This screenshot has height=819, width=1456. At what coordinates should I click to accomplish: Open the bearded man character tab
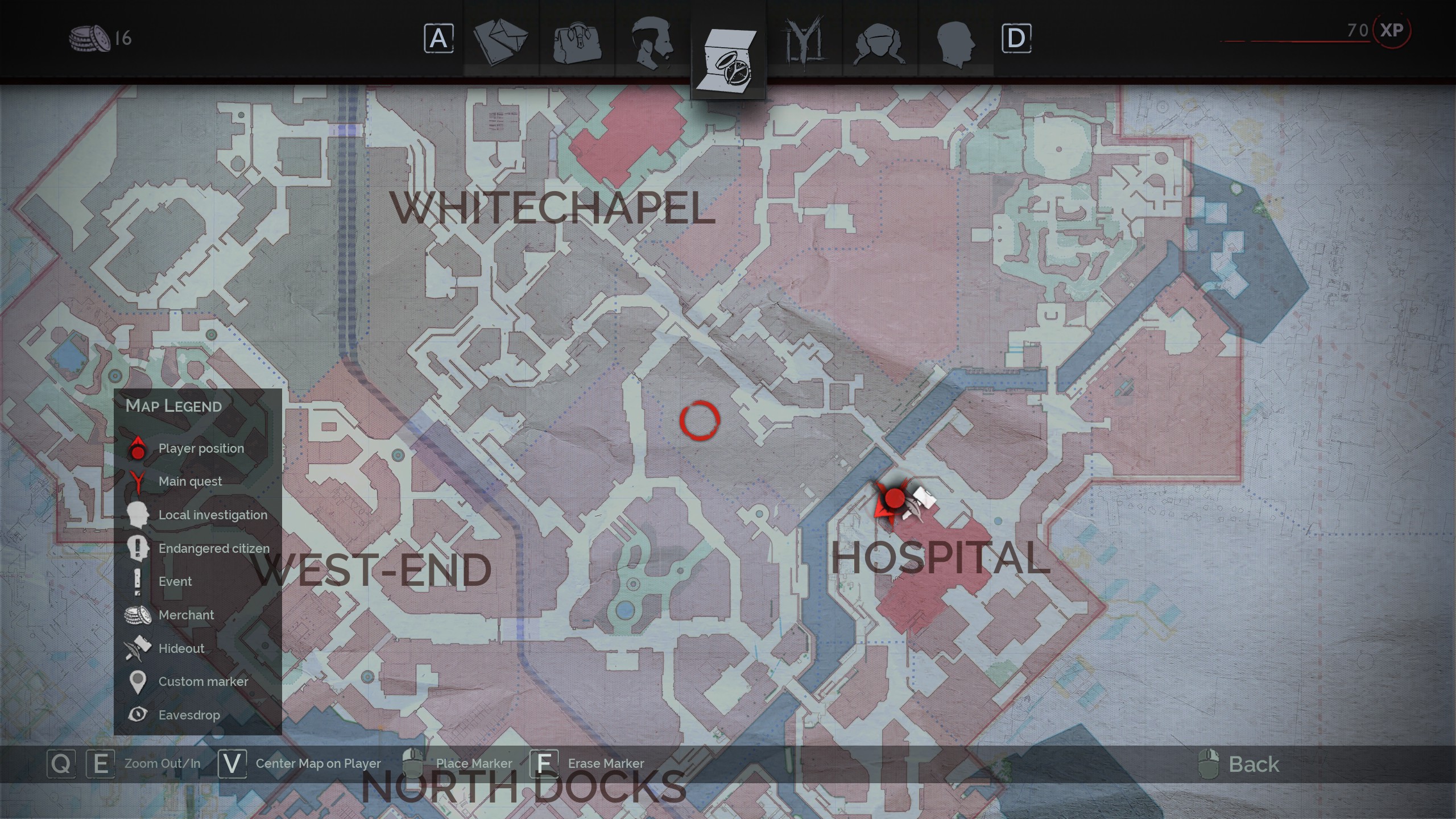pos(652,40)
